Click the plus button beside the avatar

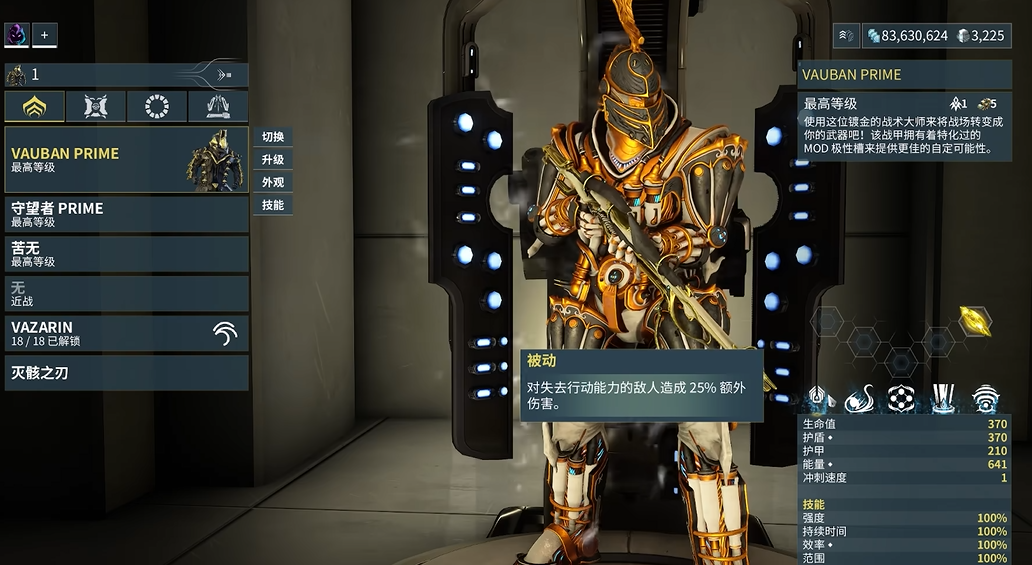44,35
